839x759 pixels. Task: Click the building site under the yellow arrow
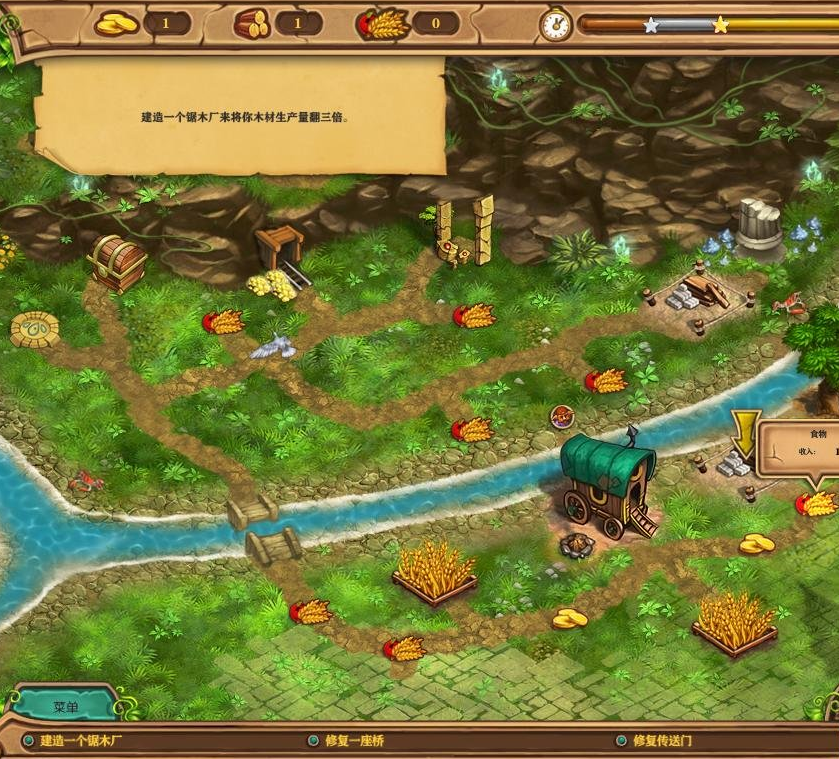[x=738, y=464]
